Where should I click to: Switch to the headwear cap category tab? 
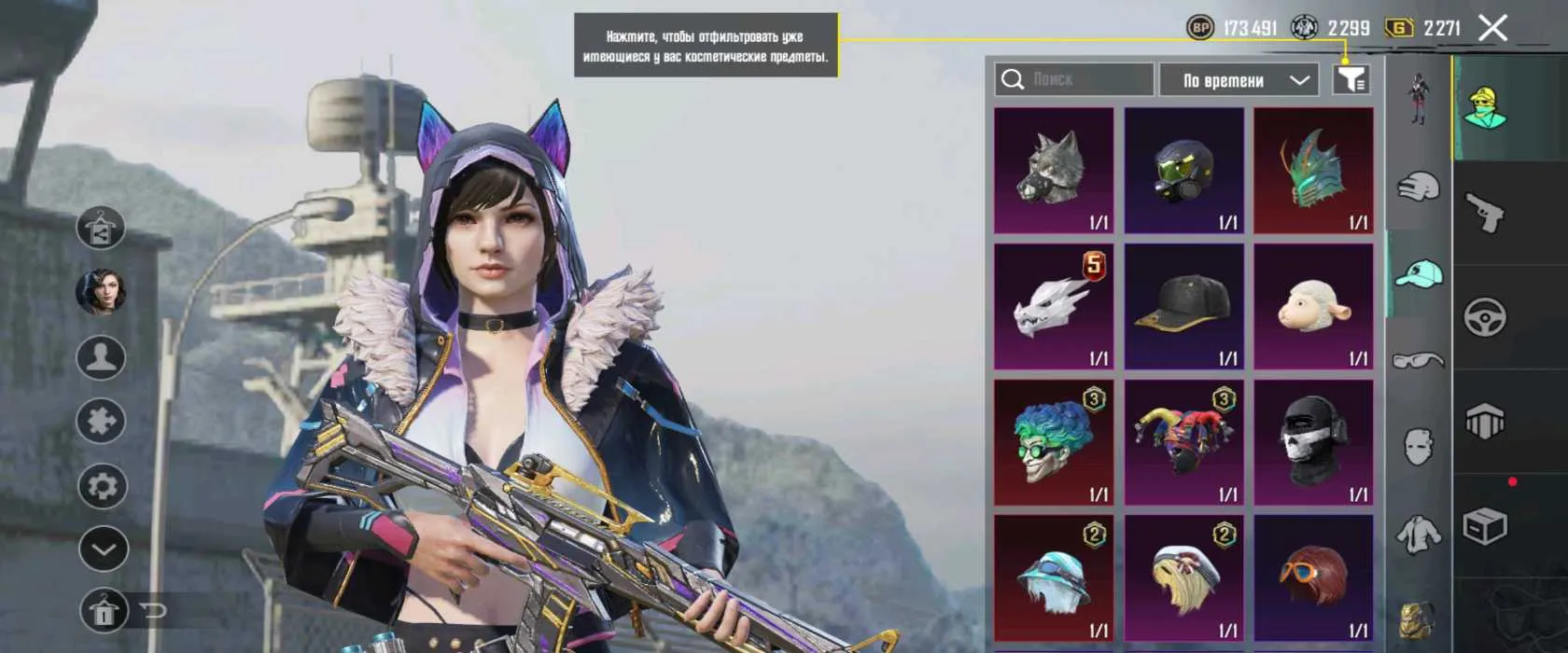[x=1419, y=274]
